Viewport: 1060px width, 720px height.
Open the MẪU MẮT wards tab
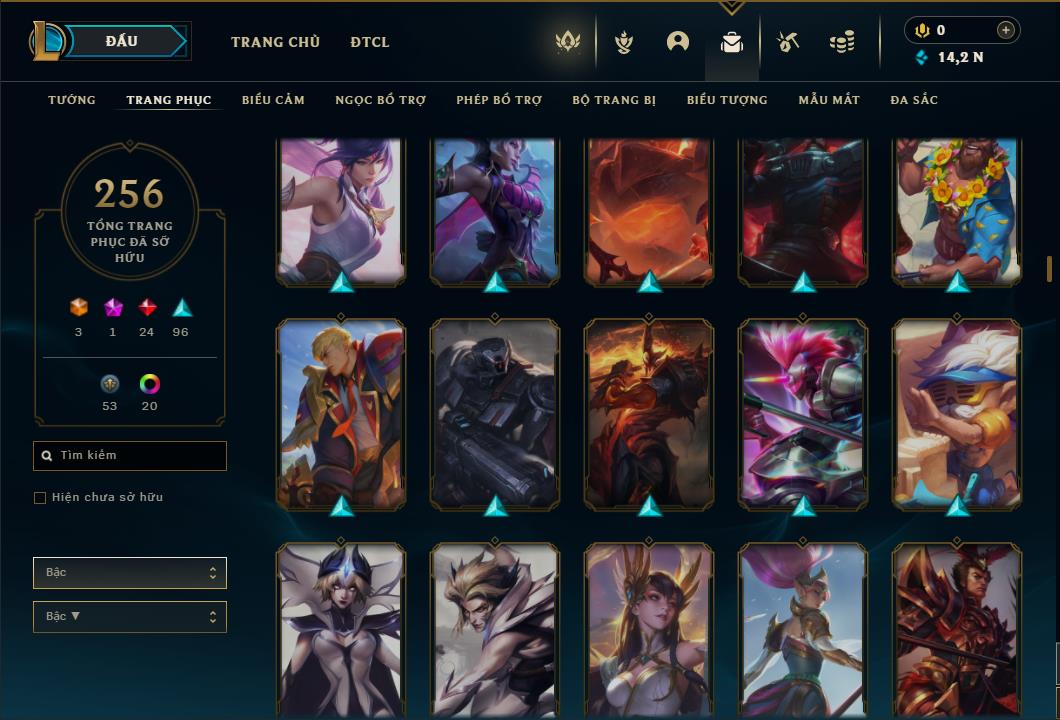829,100
